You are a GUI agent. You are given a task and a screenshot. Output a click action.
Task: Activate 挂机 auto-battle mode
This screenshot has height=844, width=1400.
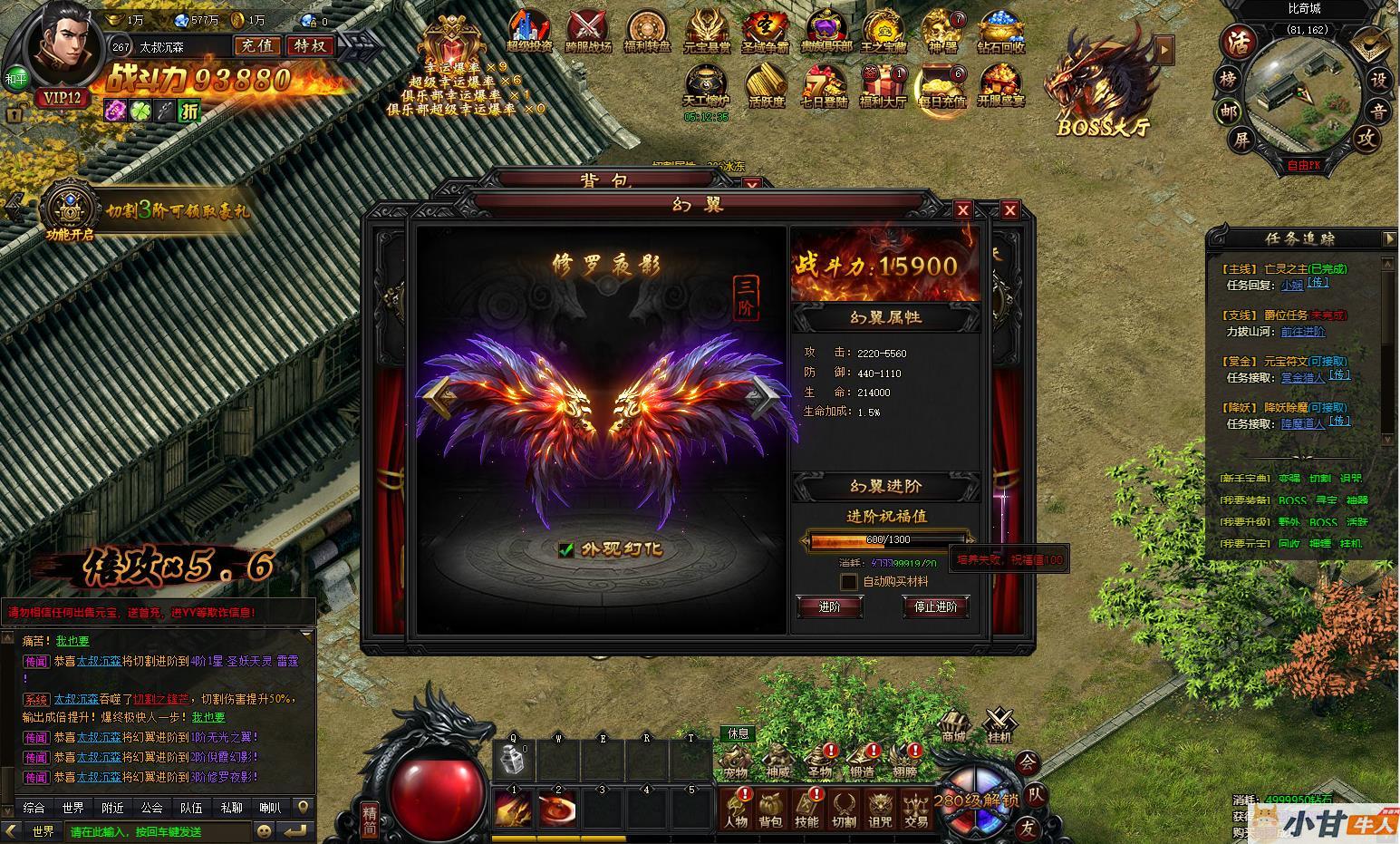click(x=999, y=724)
